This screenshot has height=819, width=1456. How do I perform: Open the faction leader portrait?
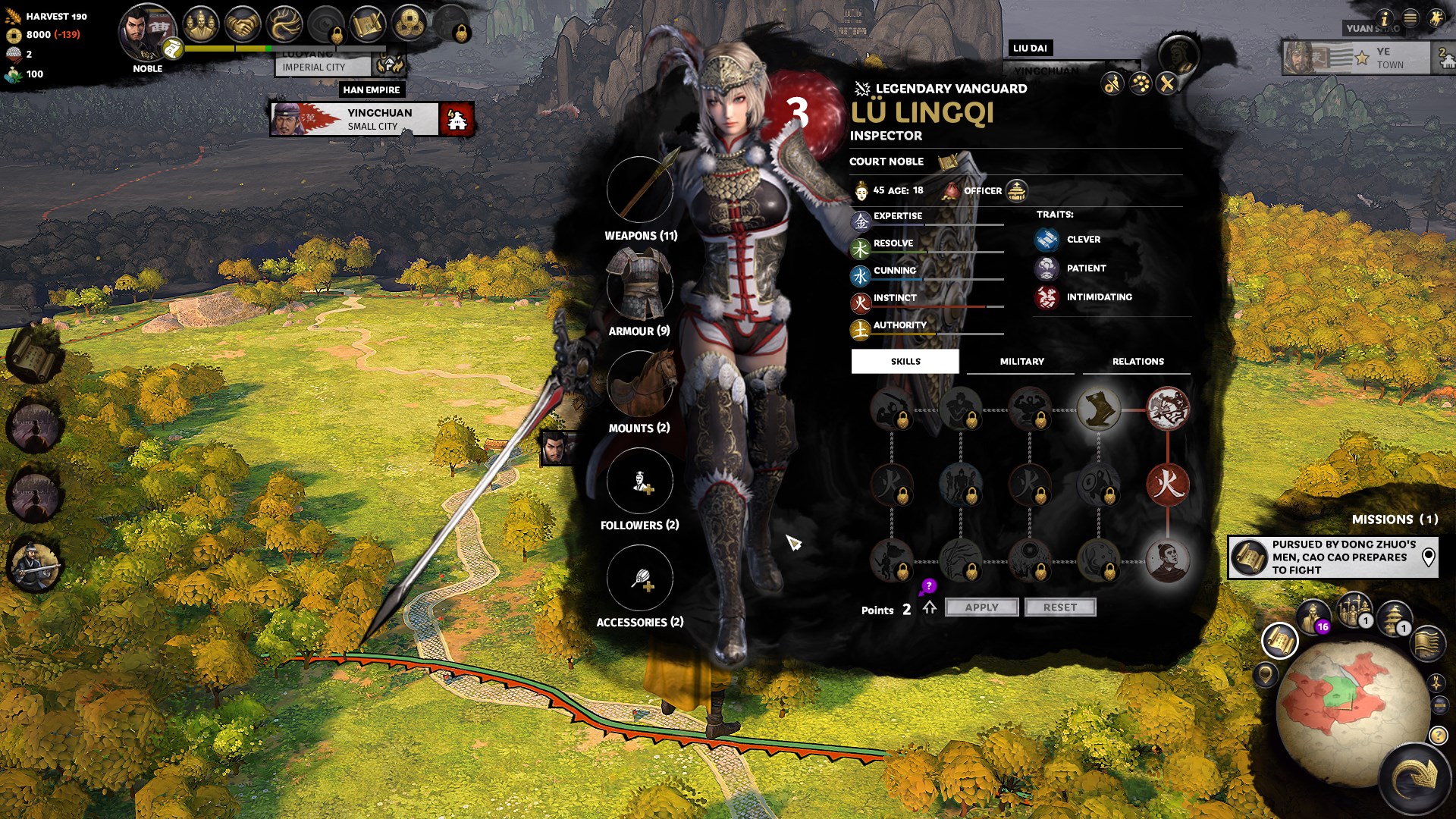pos(146,34)
